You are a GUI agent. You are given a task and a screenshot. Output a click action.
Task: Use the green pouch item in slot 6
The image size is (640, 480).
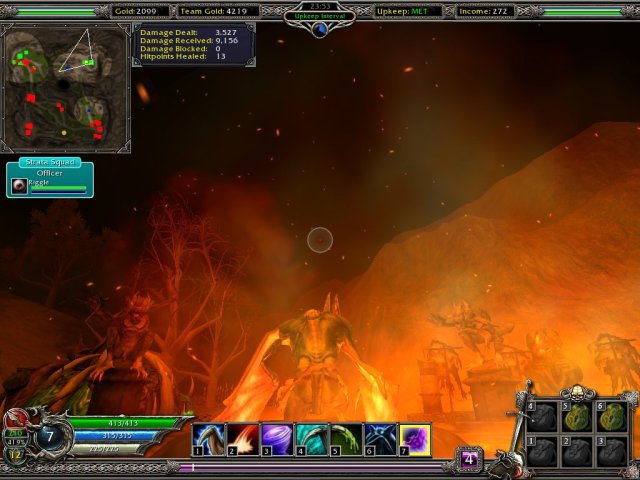pos(611,416)
